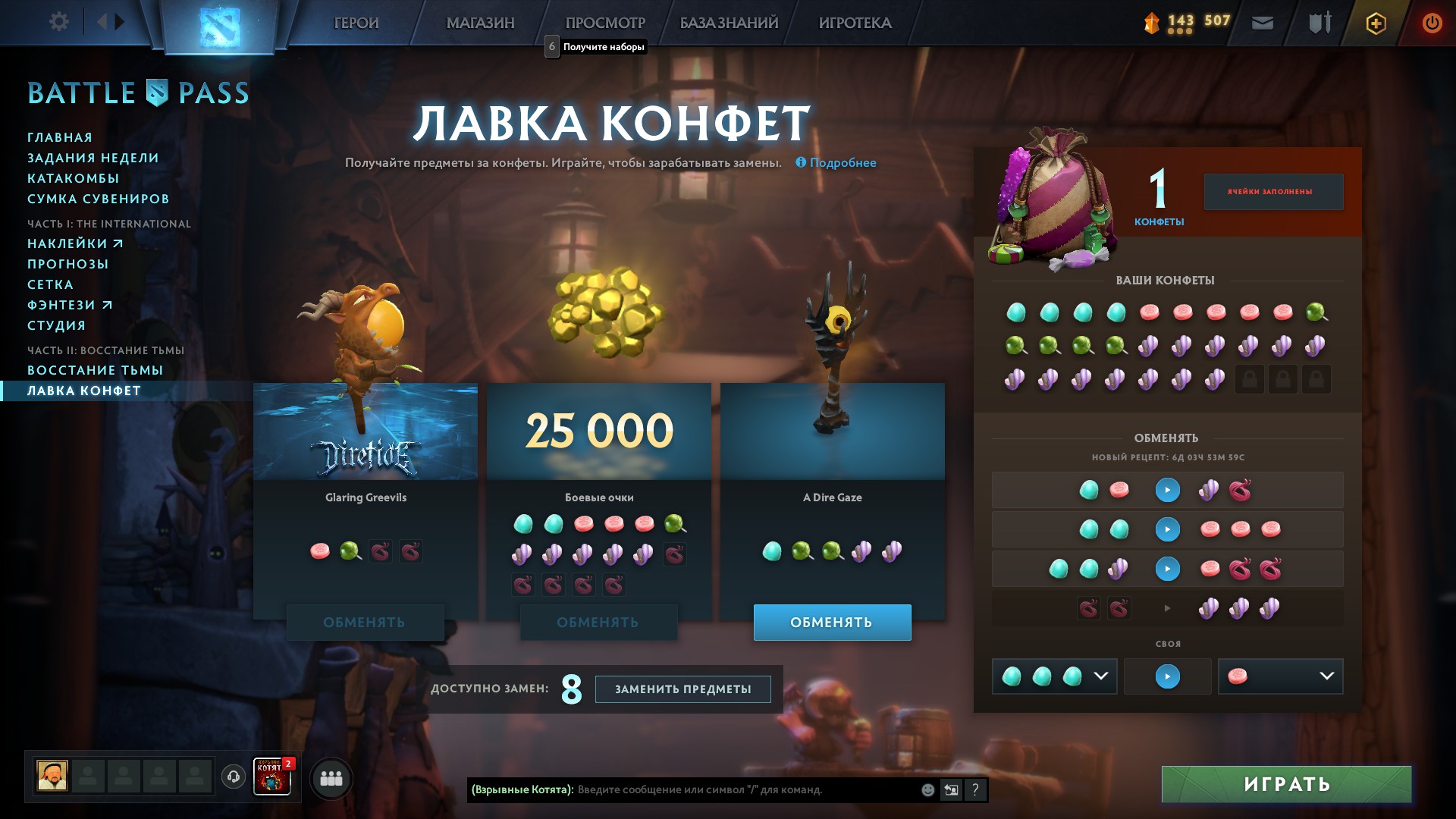Click the chat message input field
This screenshot has height=819, width=1456.
point(720,789)
